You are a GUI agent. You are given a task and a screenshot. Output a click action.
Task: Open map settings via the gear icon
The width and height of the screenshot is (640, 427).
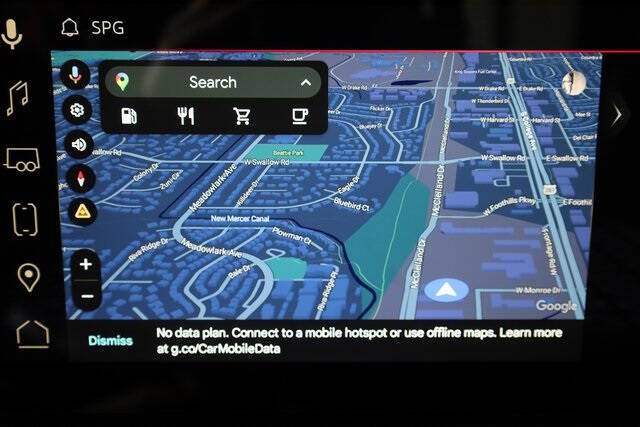tap(76, 110)
